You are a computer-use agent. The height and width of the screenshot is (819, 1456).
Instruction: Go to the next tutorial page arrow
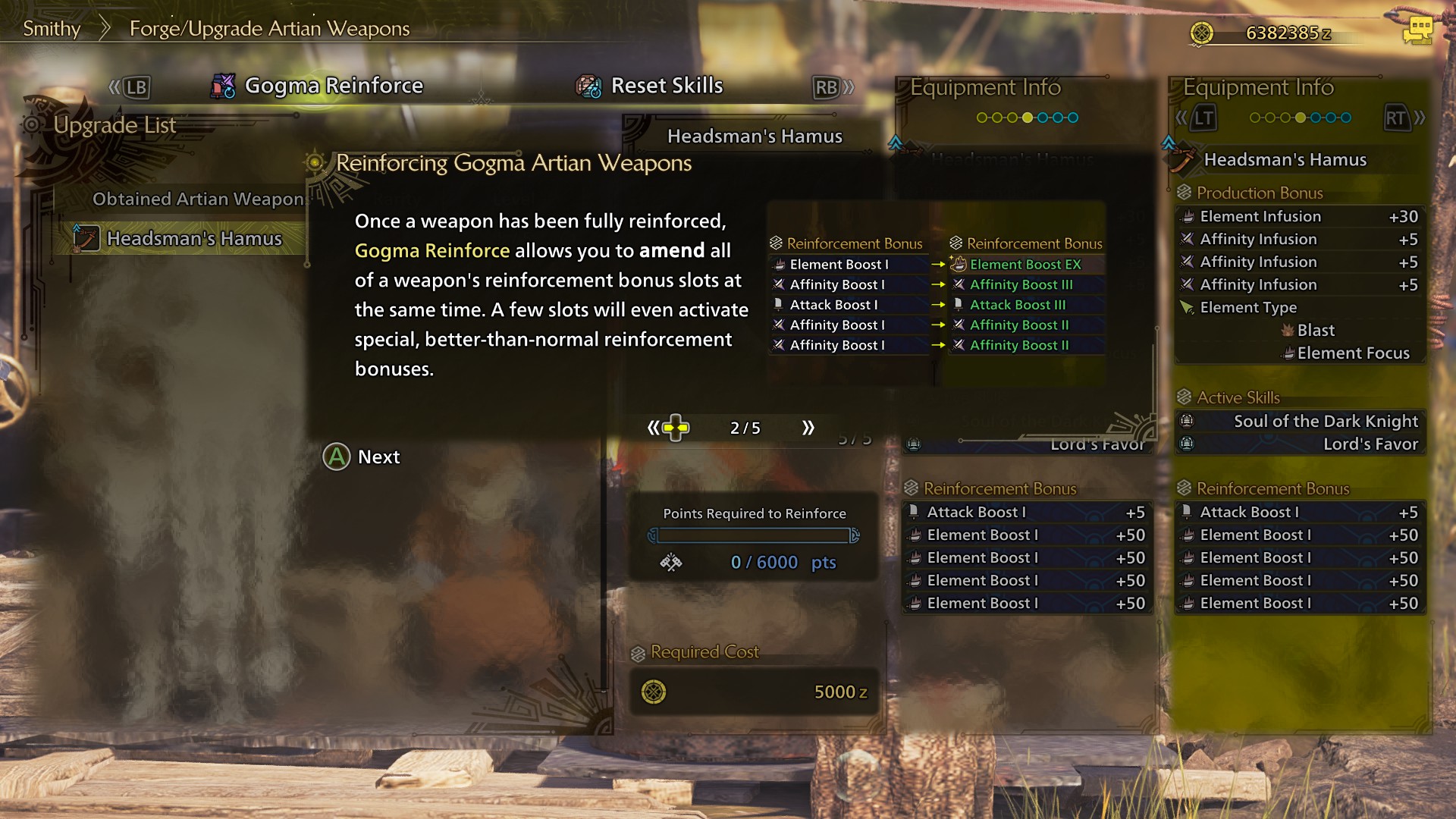pos(808,428)
